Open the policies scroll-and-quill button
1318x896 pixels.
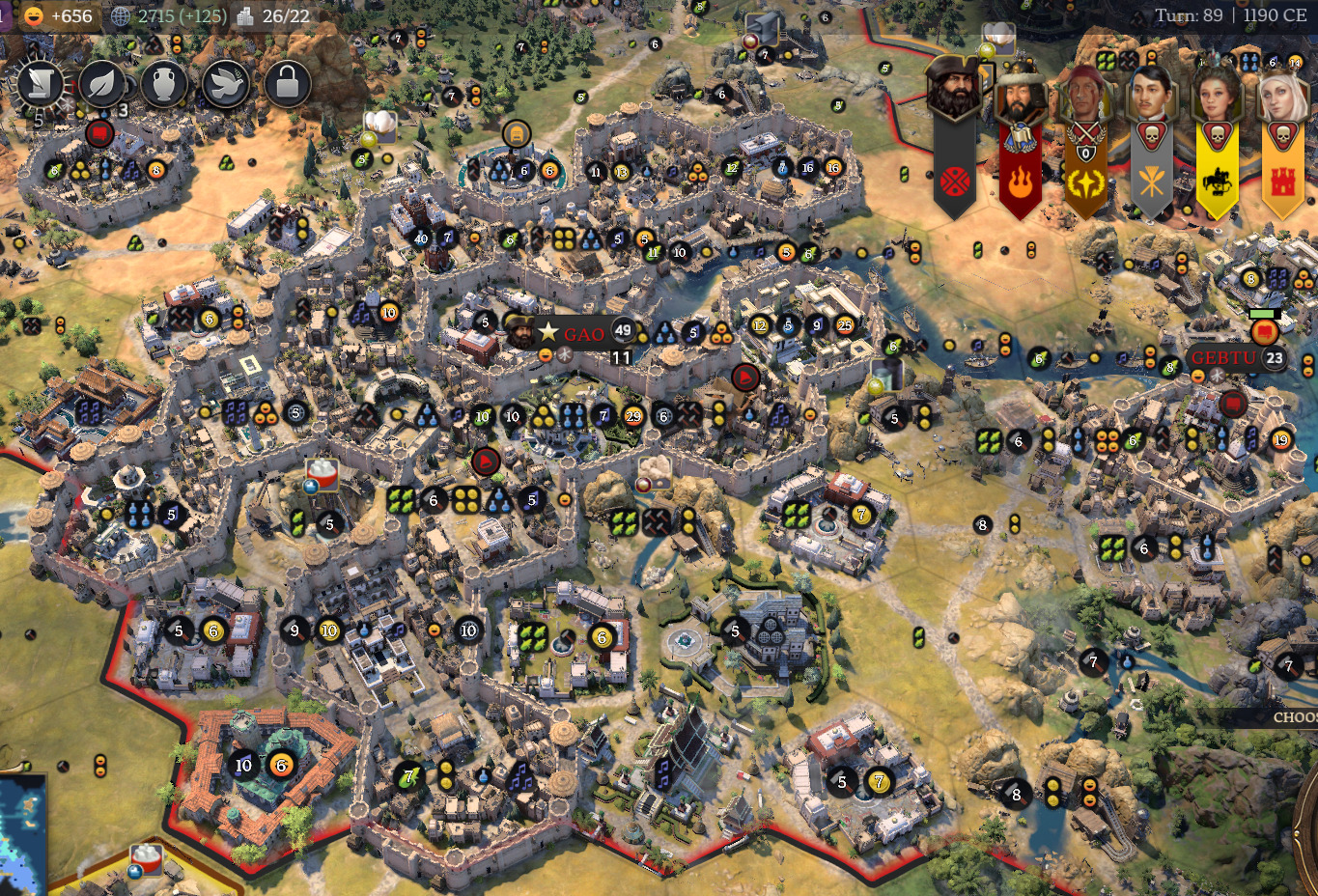click(39, 85)
